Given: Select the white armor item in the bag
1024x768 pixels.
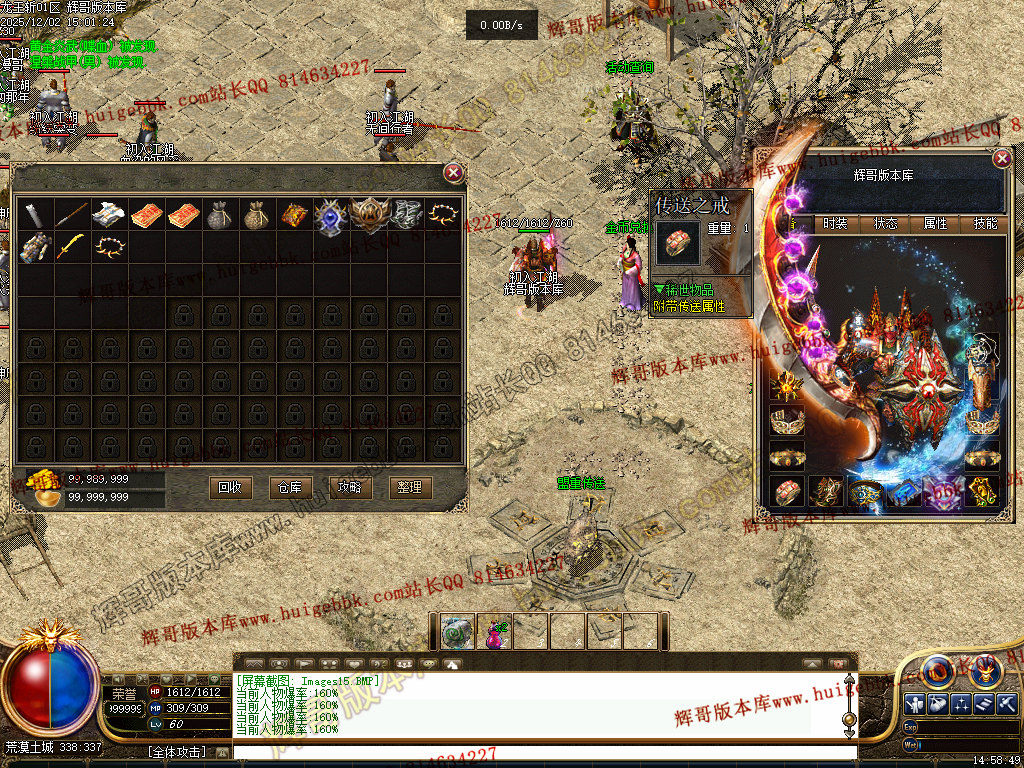Looking at the screenshot, I should pyautogui.click(x=107, y=215).
